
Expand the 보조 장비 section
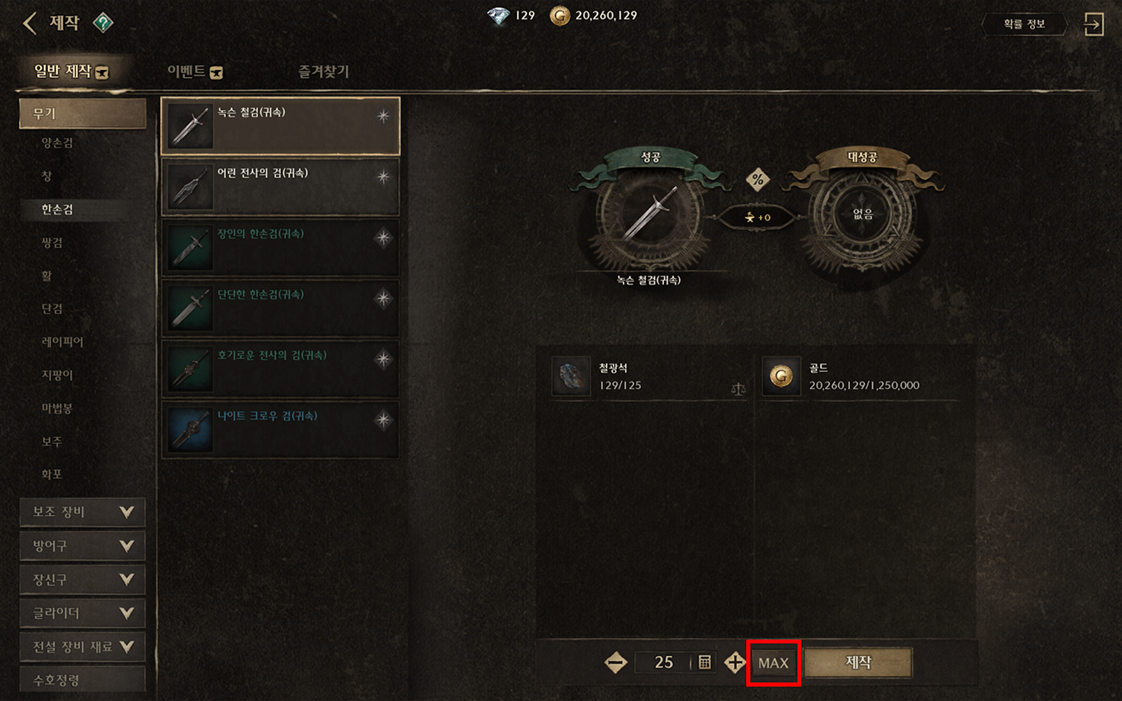[x=82, y=512]
